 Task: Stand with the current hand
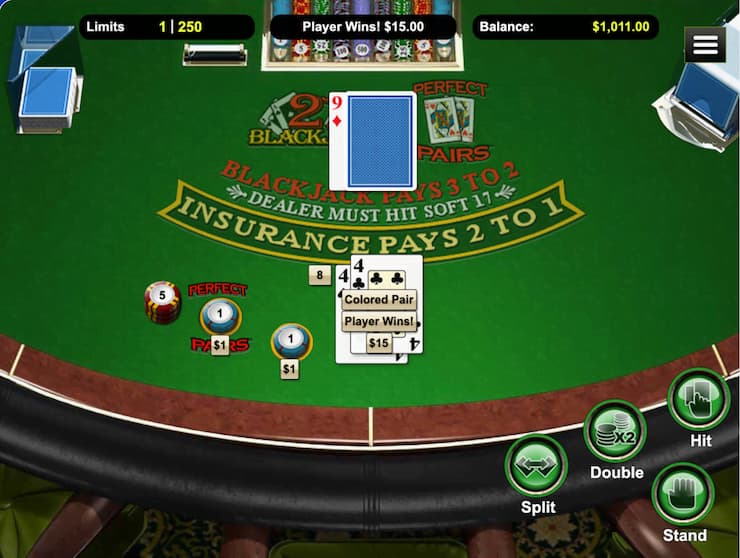pyautogui.click(x=683, y=494)
